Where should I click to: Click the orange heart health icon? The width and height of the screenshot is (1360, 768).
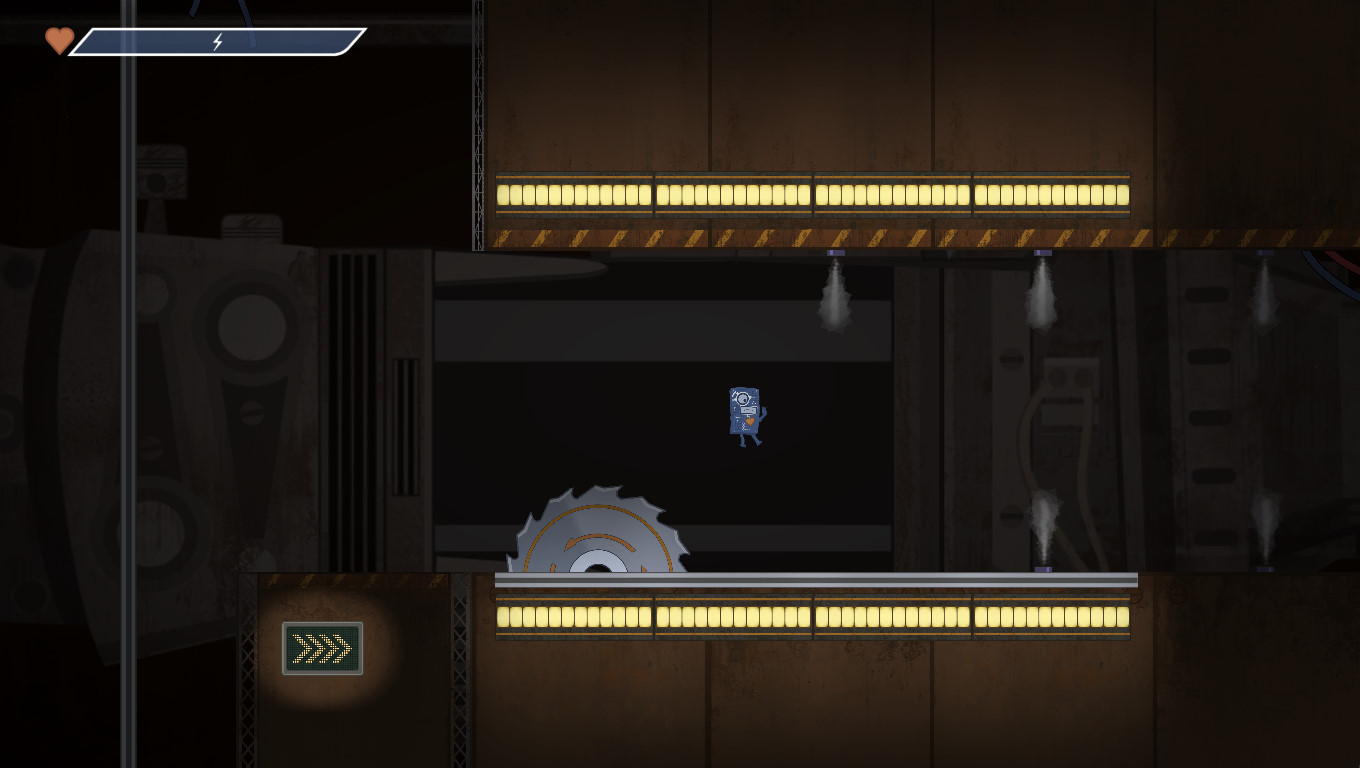click(58, 42)
